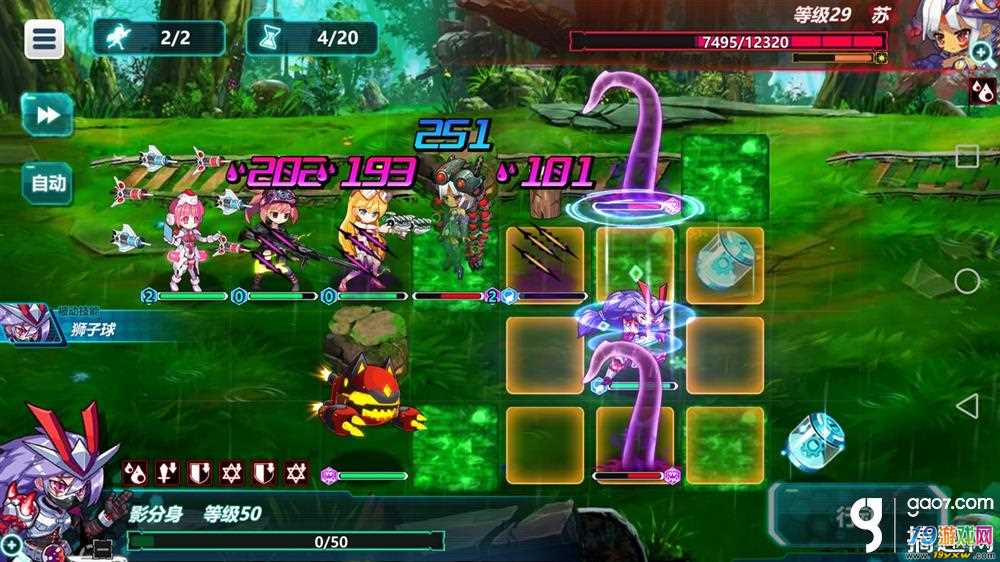The width and height of the screenshot is (1000, 562).
Task: Tap the Android back triangle button
Action: point(966,406)
